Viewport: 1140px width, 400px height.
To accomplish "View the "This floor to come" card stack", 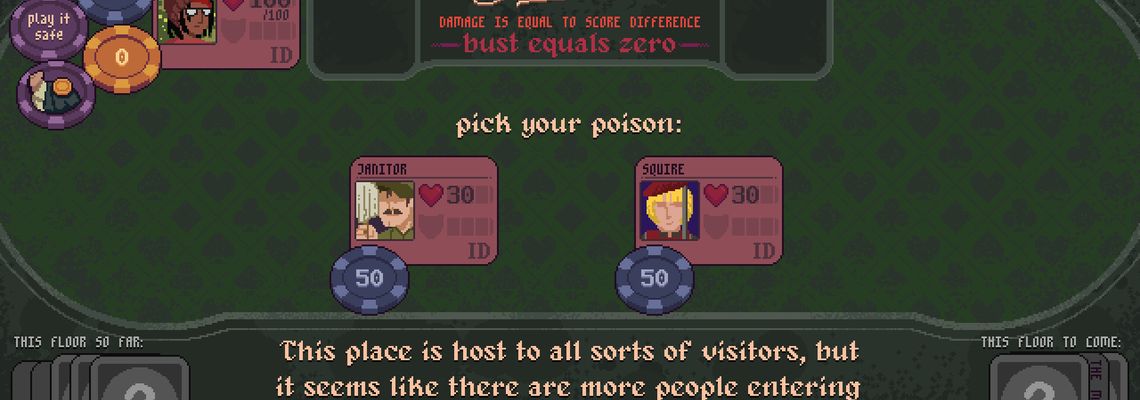I will click(x=1050, y=379).
